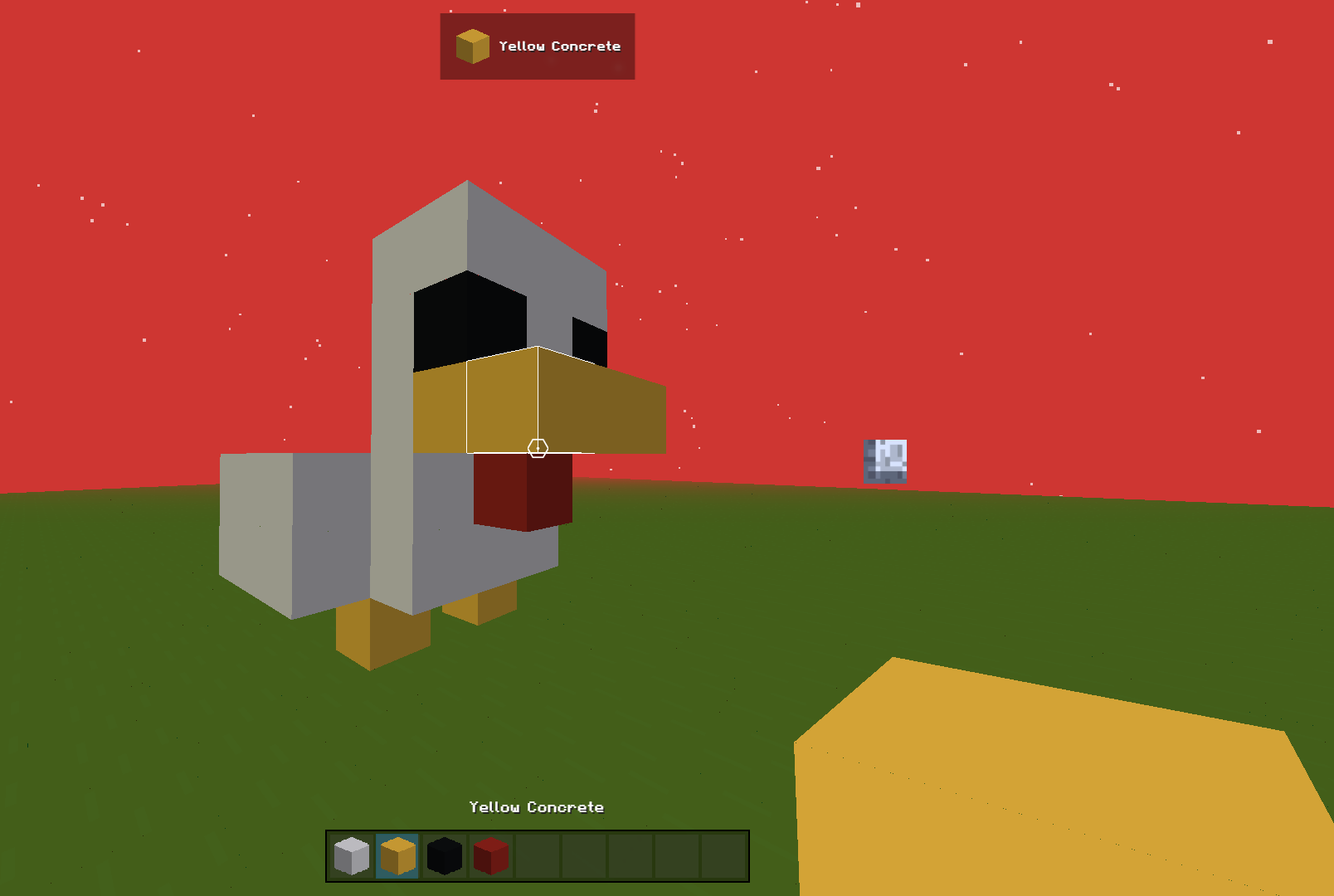Select the highlighted yellow beak block
The height and width of the screenshot is (896, 1334).
click(502, 398)
